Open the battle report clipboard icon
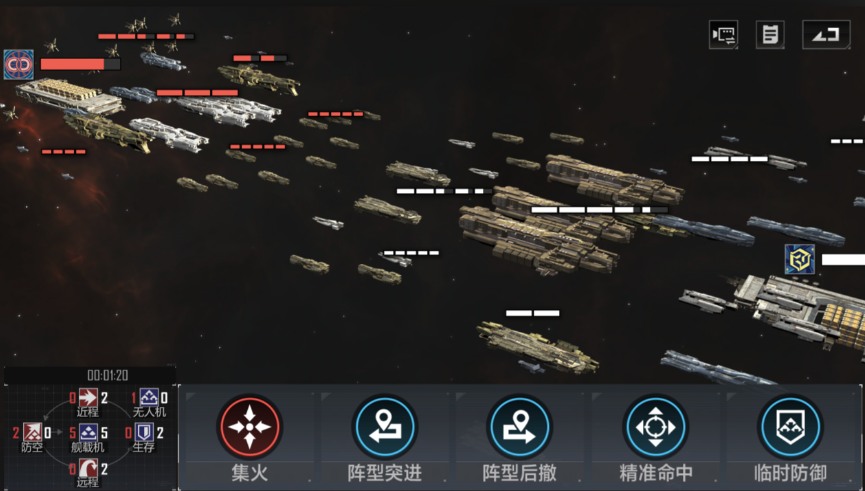 (x=770, y=35)
